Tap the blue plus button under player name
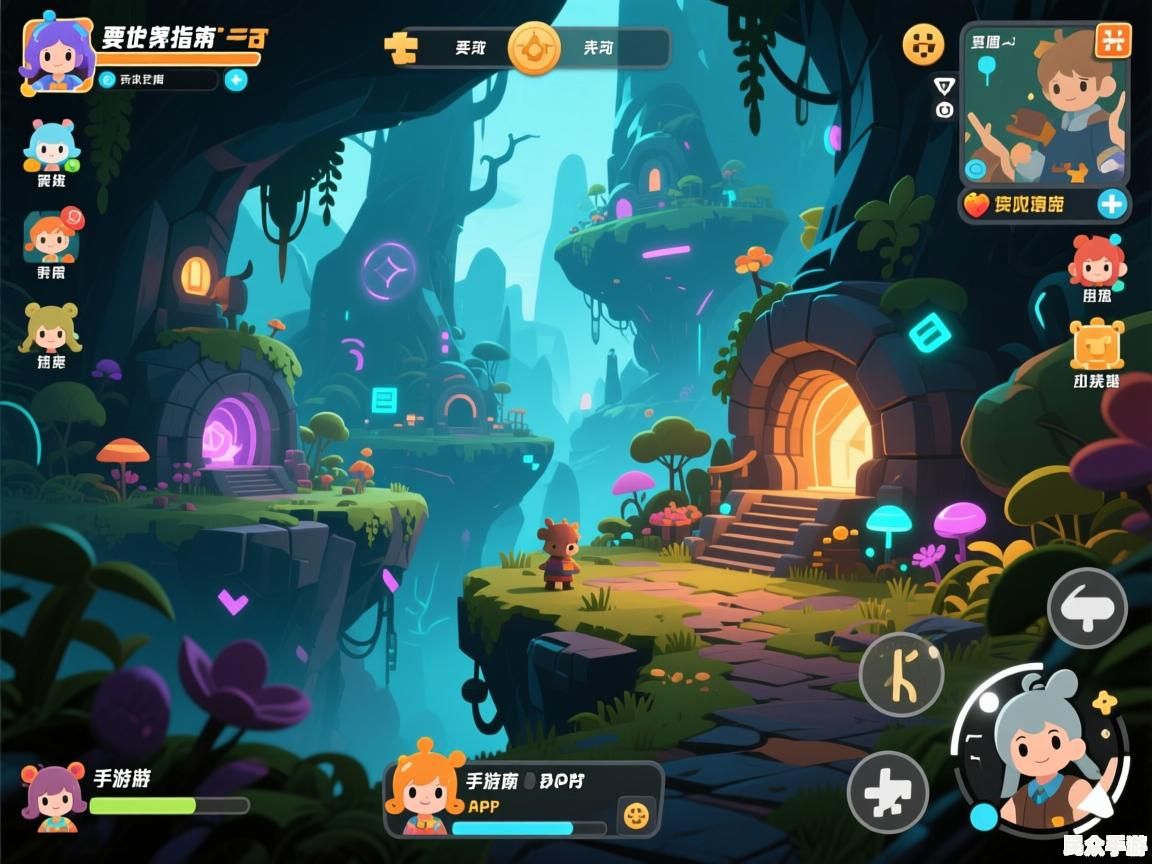The image size is (1152, 864). pyautogui.click(x=236, y=80)
